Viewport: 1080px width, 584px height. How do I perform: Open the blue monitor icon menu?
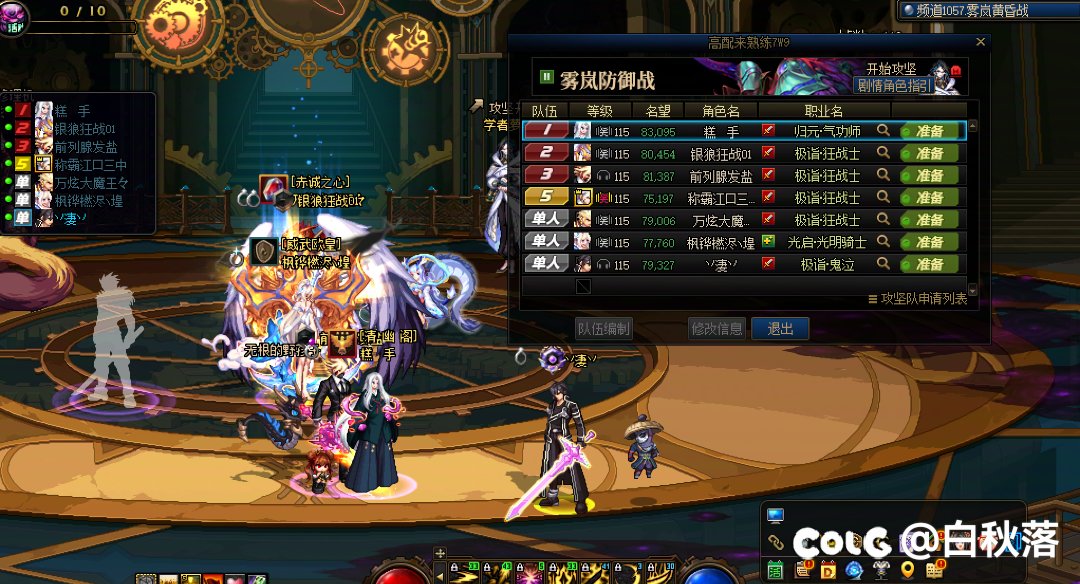[775, 516]
